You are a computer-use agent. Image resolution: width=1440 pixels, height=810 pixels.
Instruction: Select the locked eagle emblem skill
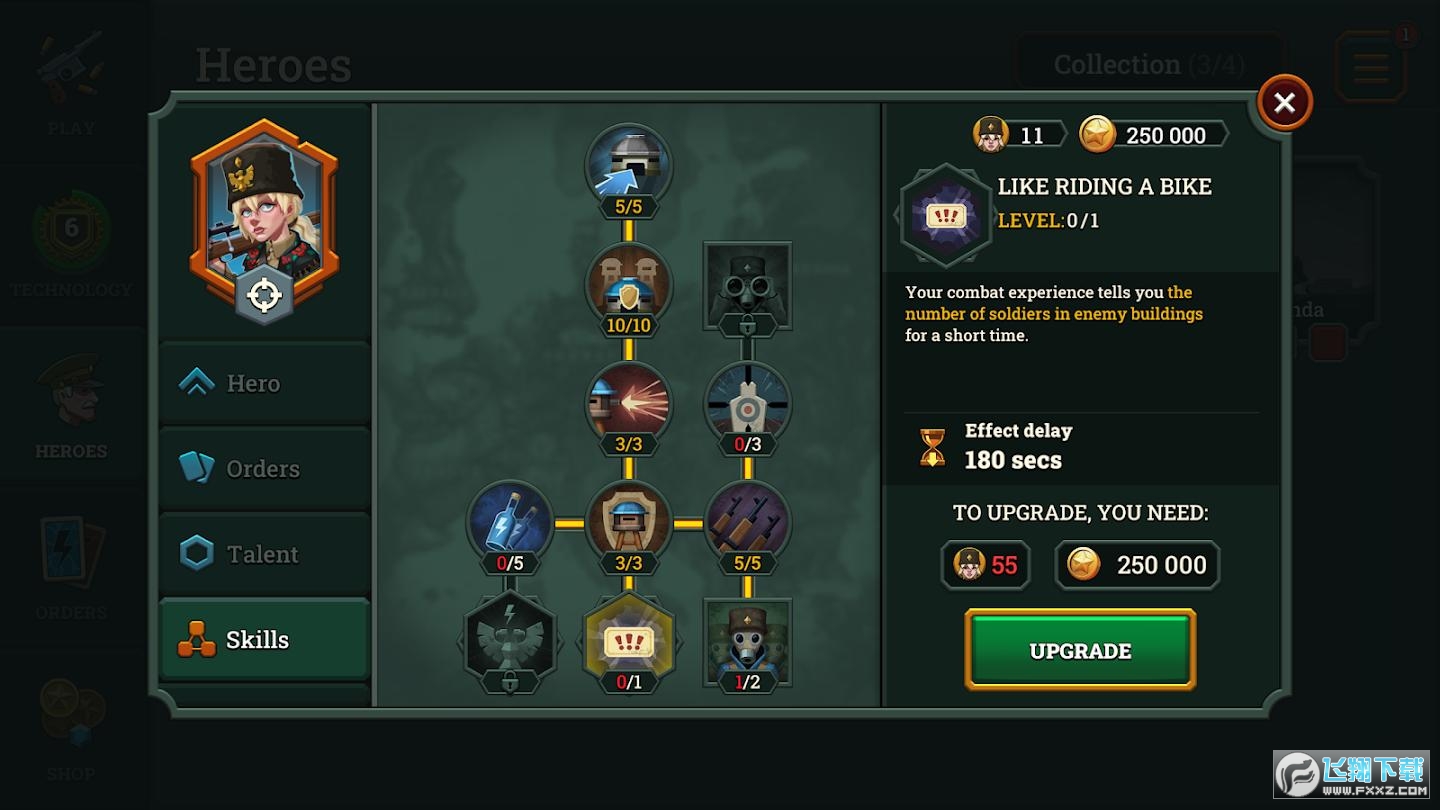[x=509, y=640]
